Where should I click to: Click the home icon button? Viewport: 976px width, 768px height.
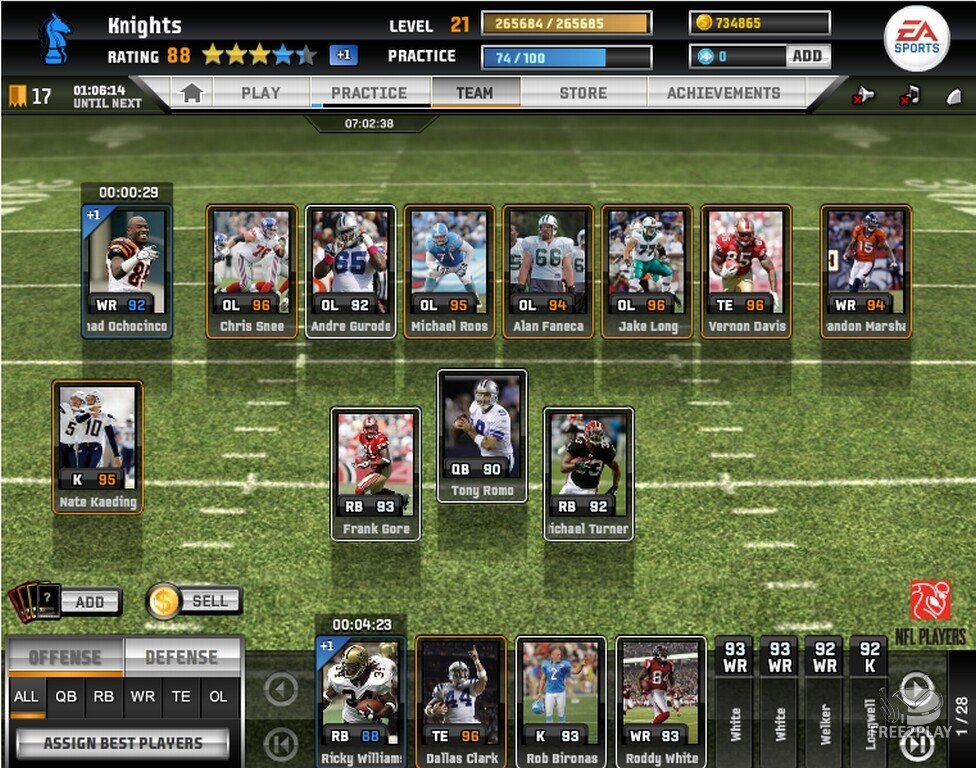pyautogui.click(x=192, y=93)
